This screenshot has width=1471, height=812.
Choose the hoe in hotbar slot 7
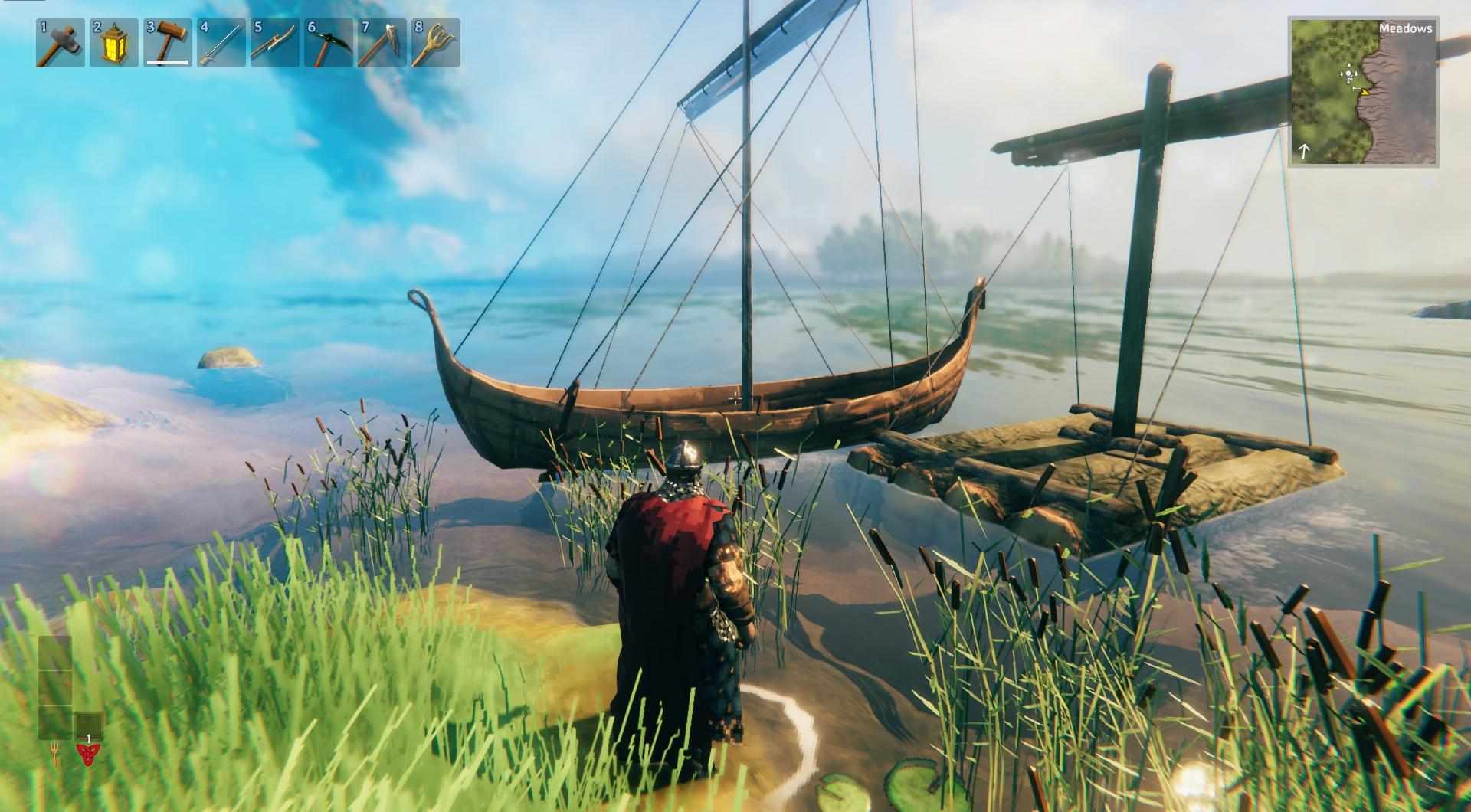coord(382,43)
